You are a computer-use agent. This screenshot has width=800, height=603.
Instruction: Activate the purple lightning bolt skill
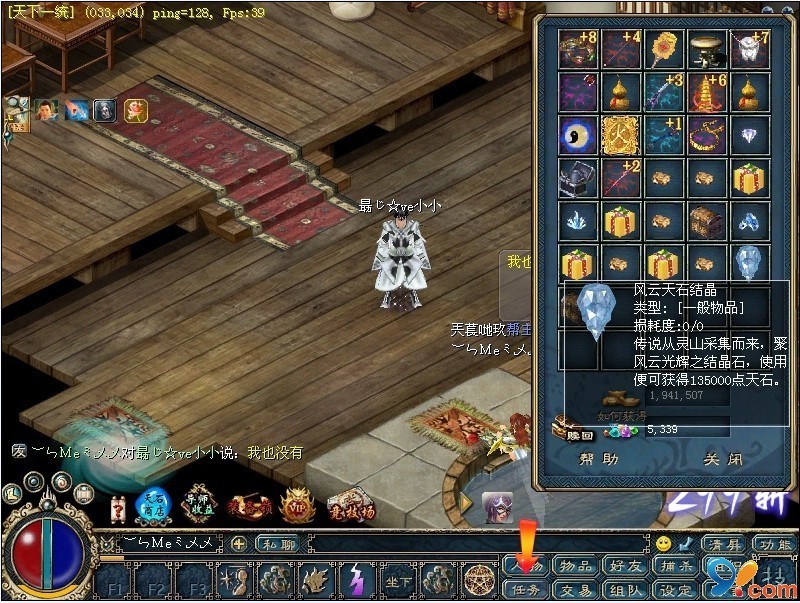pyautogui.click(x=357, y=581)
